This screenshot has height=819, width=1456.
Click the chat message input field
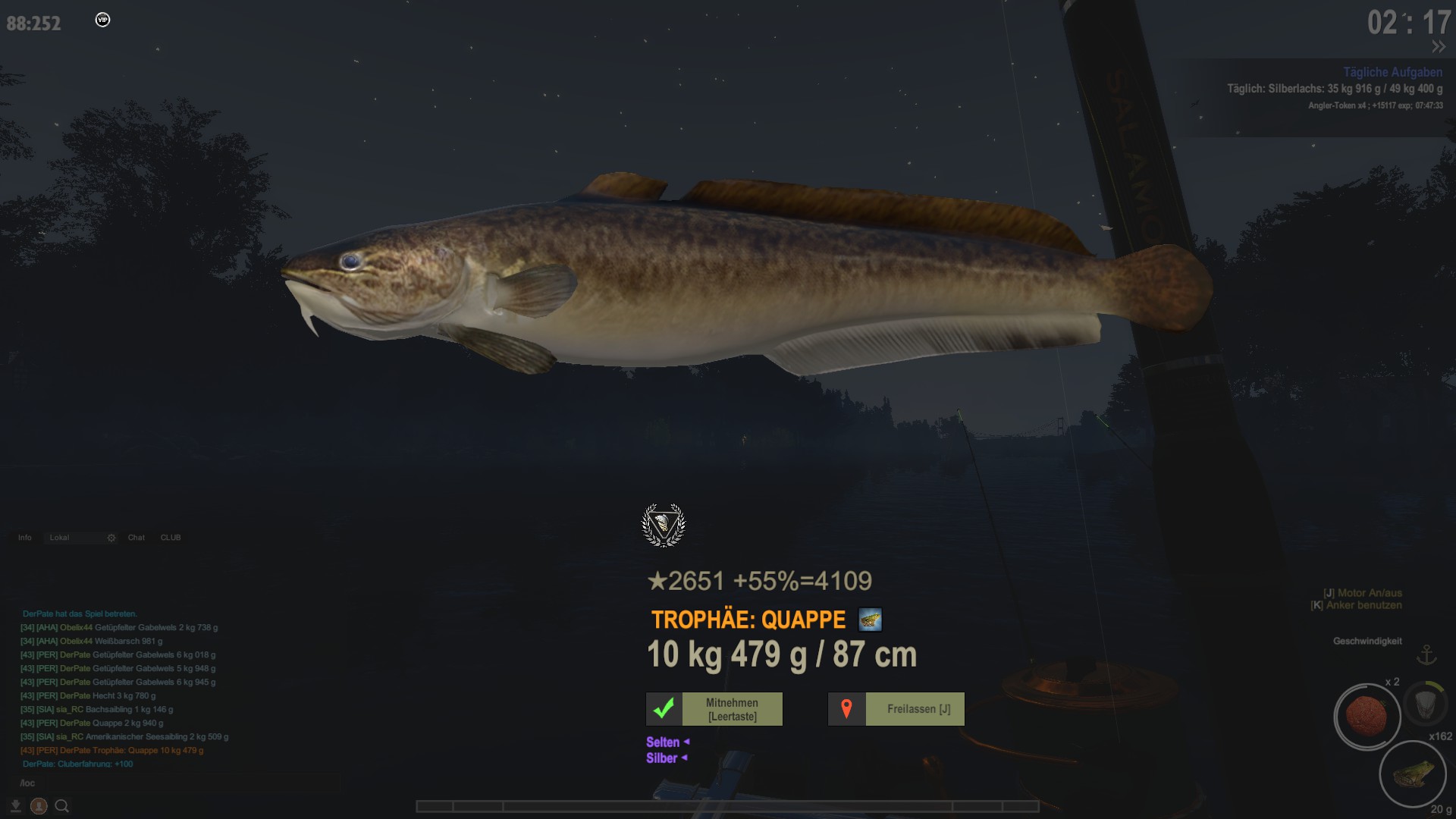pos(178,783)
